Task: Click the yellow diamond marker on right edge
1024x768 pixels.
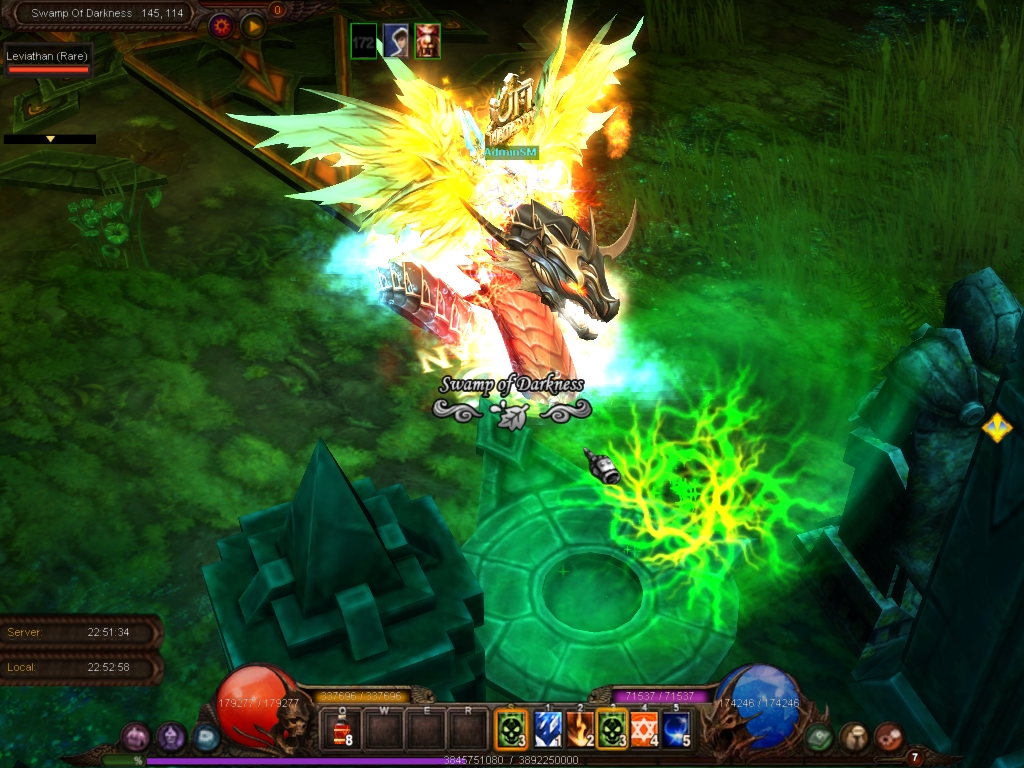Action: 996,428
